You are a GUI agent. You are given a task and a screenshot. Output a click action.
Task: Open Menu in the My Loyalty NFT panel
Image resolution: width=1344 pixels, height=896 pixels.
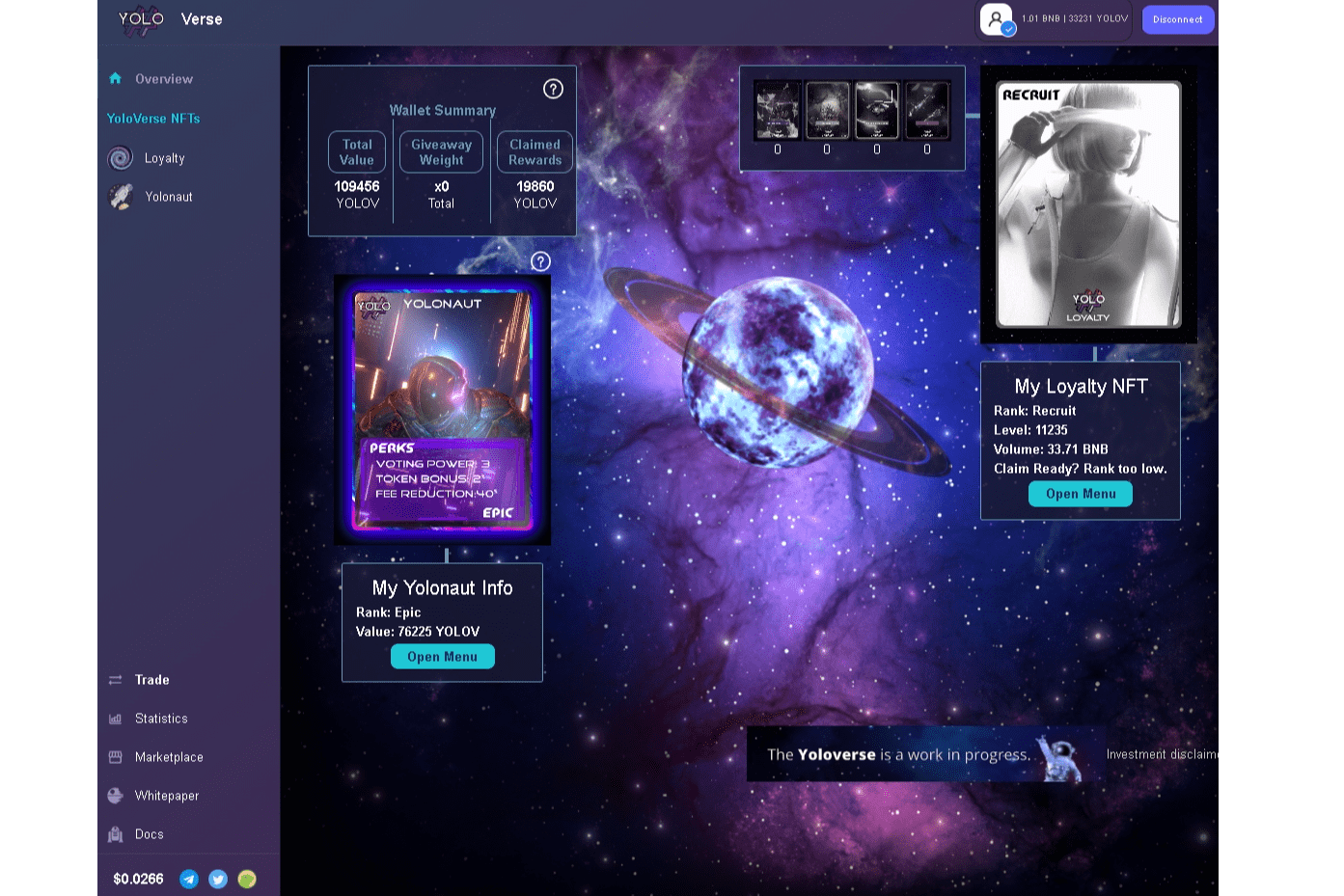pyautogui.click(x=1080, y=493)
